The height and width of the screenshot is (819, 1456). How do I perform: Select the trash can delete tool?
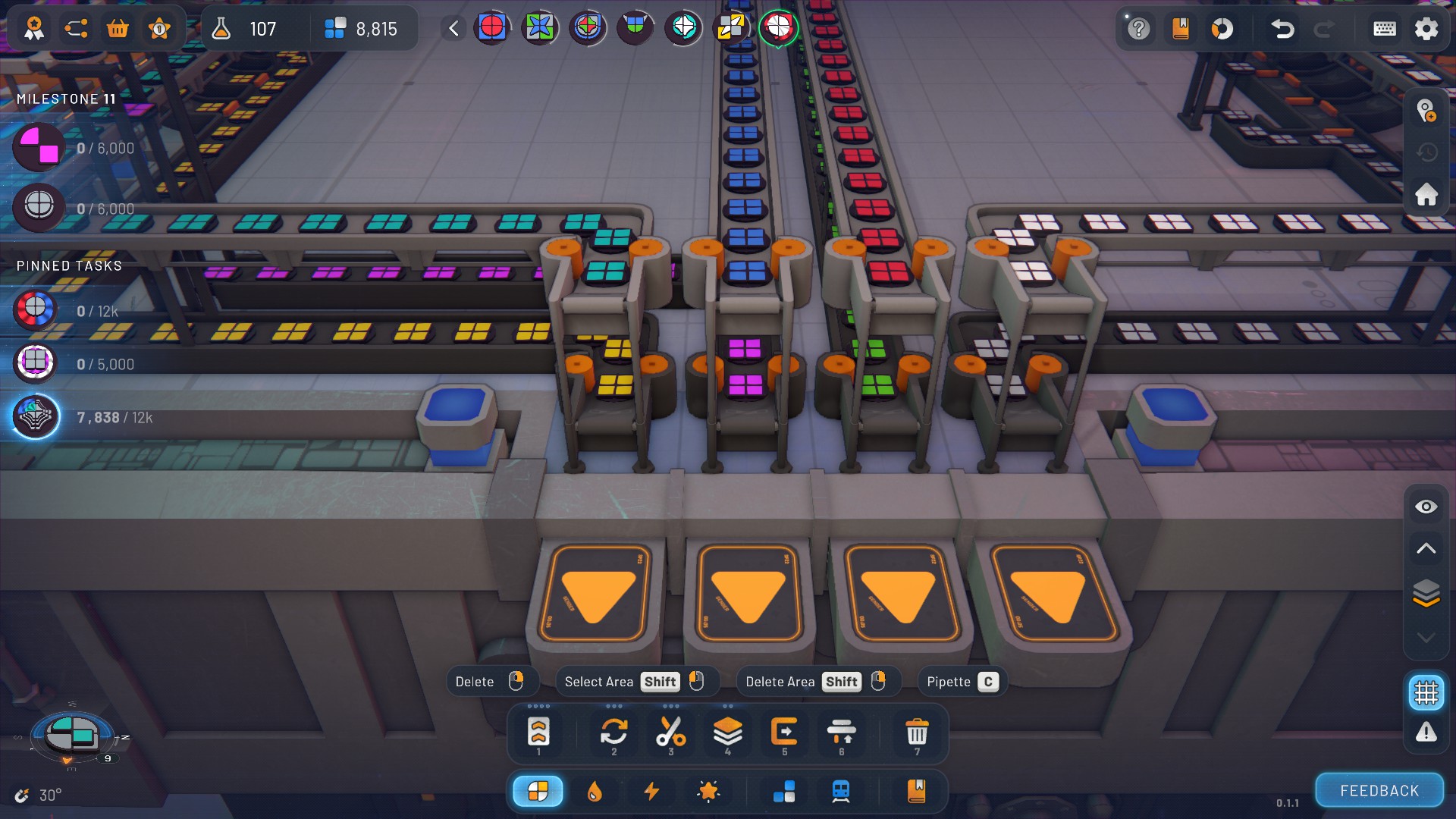click(917, 733)
